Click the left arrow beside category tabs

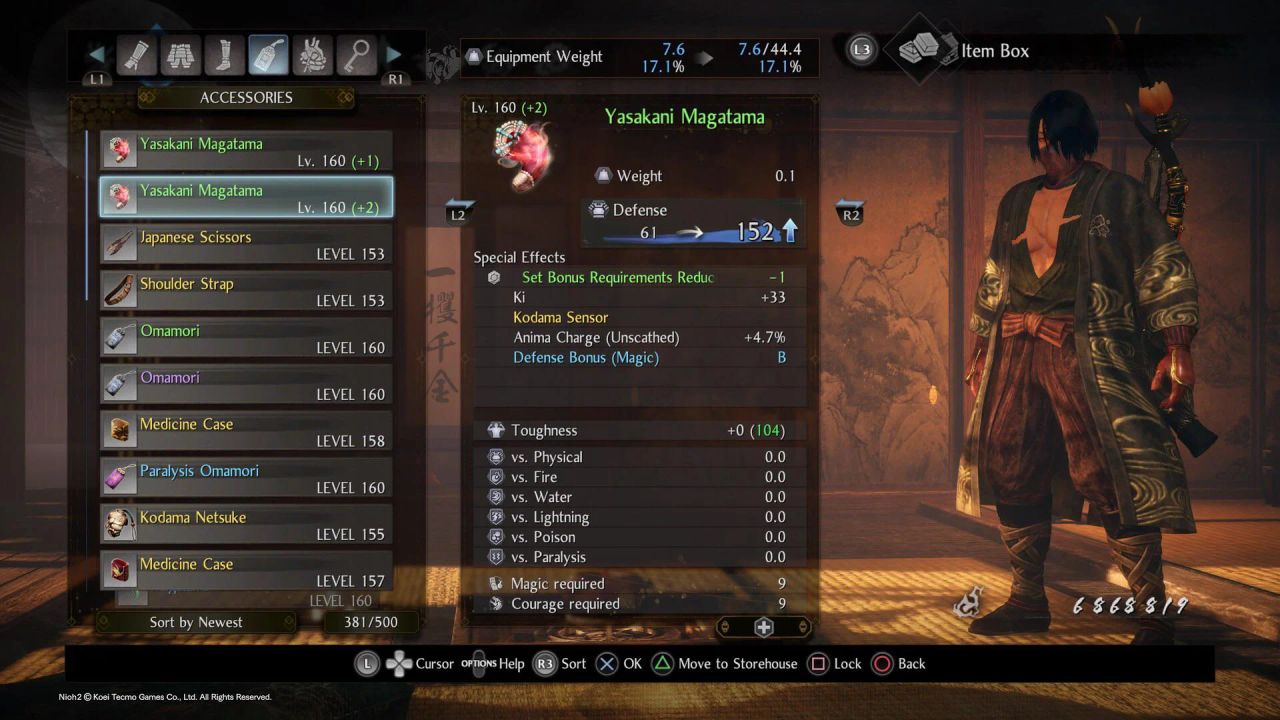(x=97, y=55)
